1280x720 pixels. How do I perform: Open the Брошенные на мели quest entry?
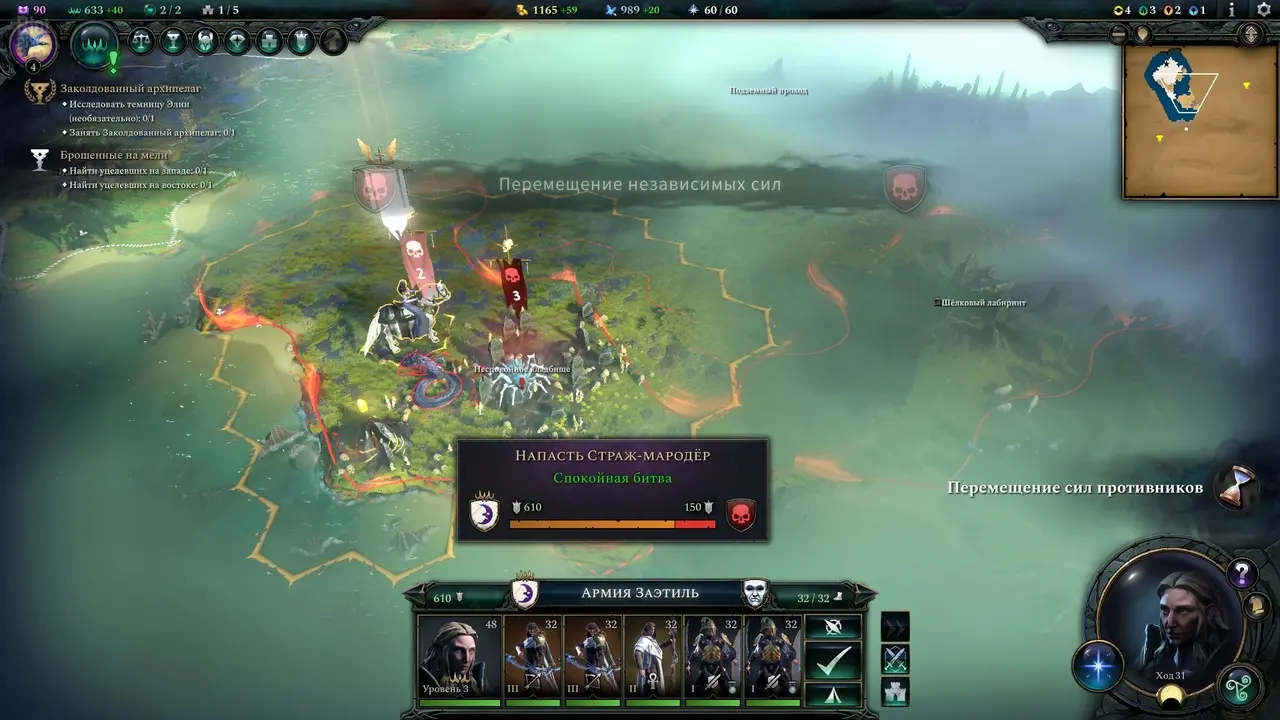click(114, 155)
